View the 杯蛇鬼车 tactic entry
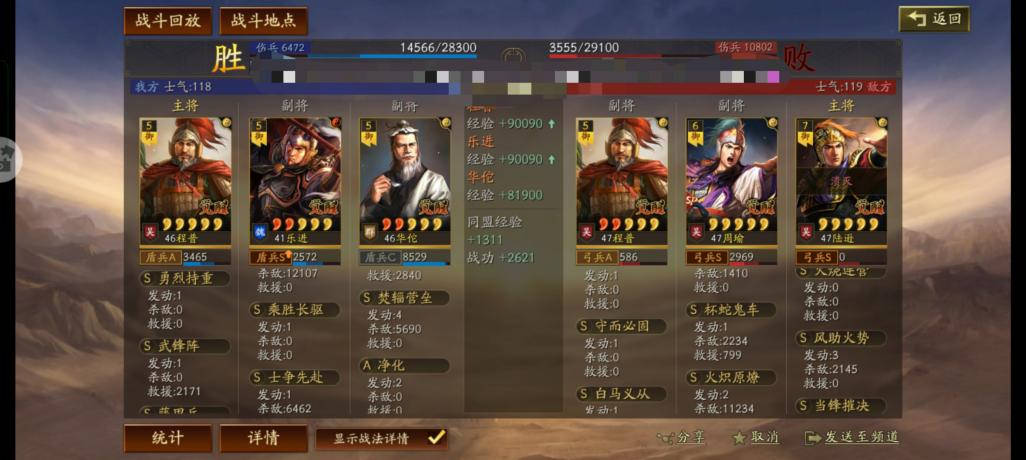The image size is (1026, 460). 731,310
